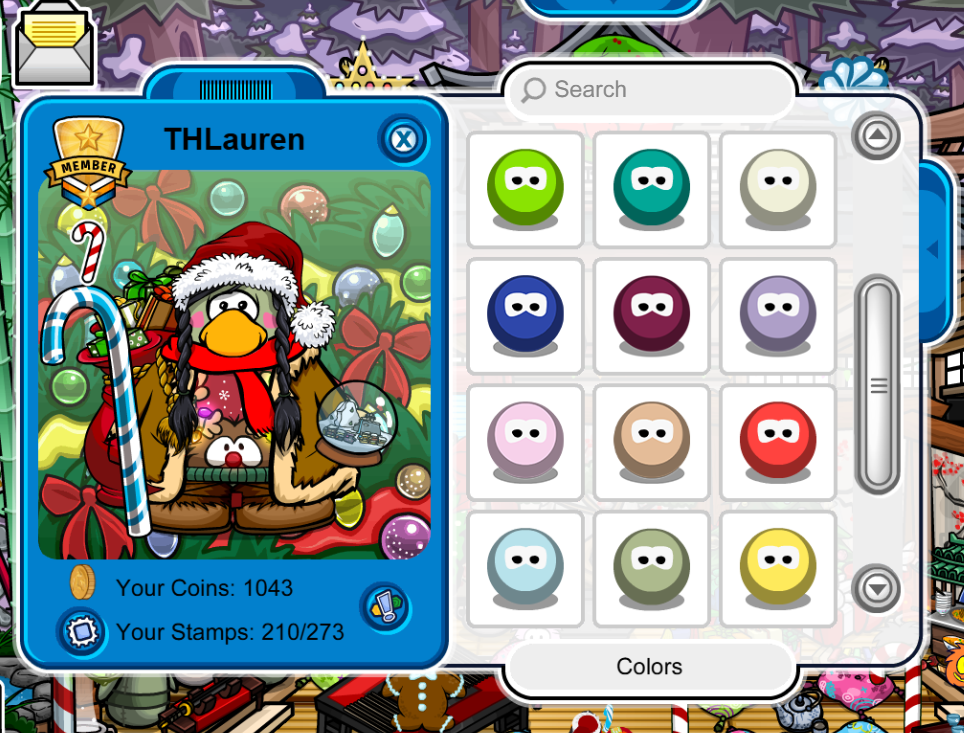Viewport: 964px width, 733px height.
Task: Close the THLauren player card
Action: point(402,139)
